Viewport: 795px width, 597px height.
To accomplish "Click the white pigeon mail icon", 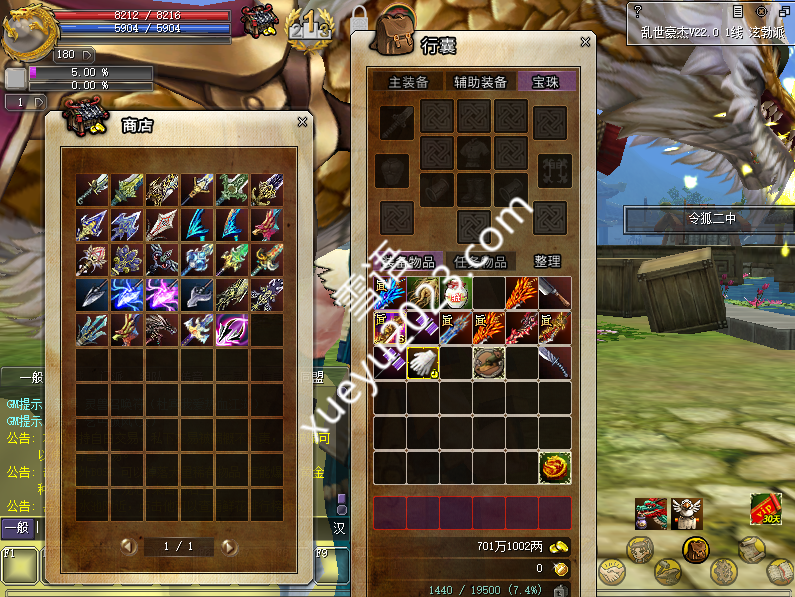I will [687, 514].
